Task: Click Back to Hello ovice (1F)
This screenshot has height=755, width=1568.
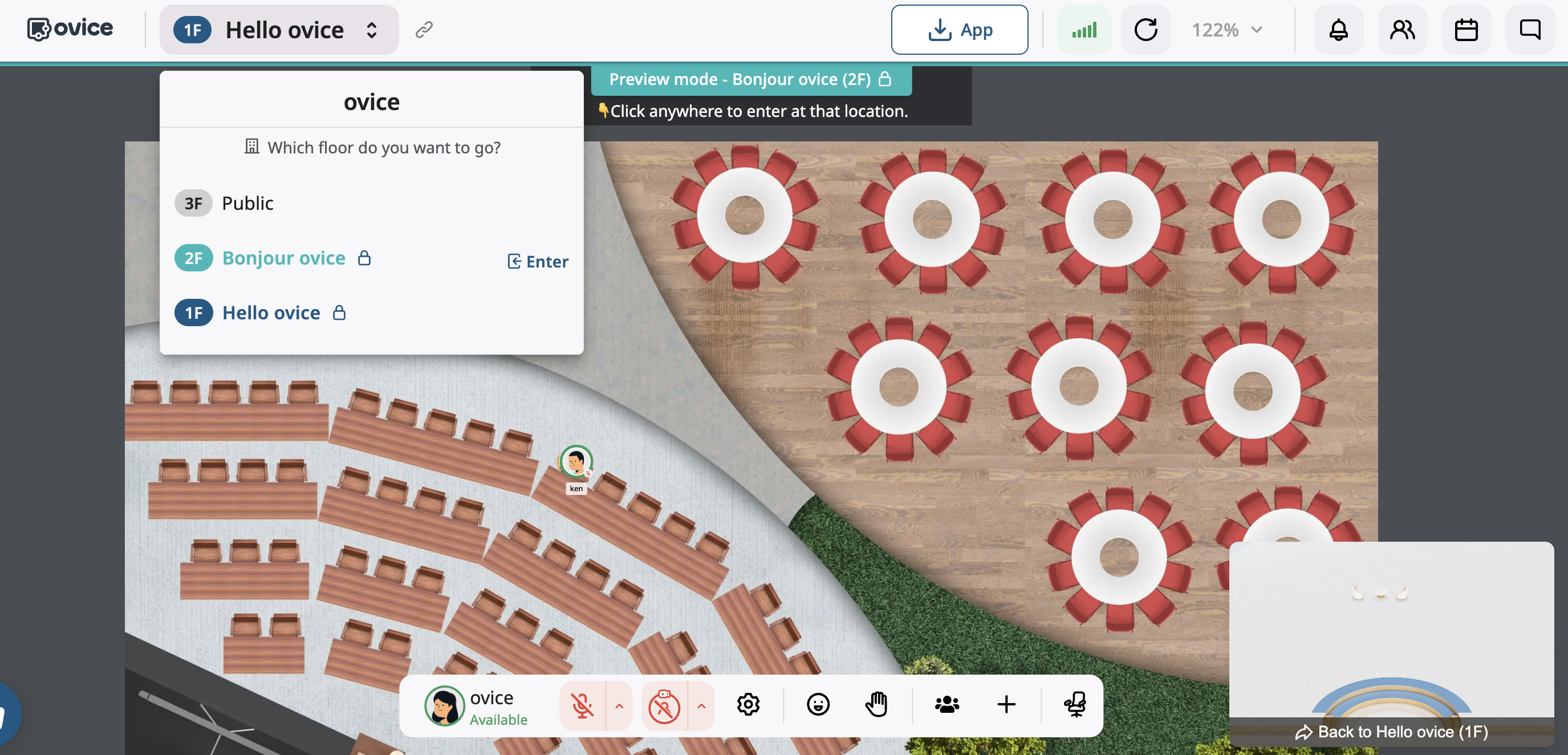Action: click(1391, 732)
